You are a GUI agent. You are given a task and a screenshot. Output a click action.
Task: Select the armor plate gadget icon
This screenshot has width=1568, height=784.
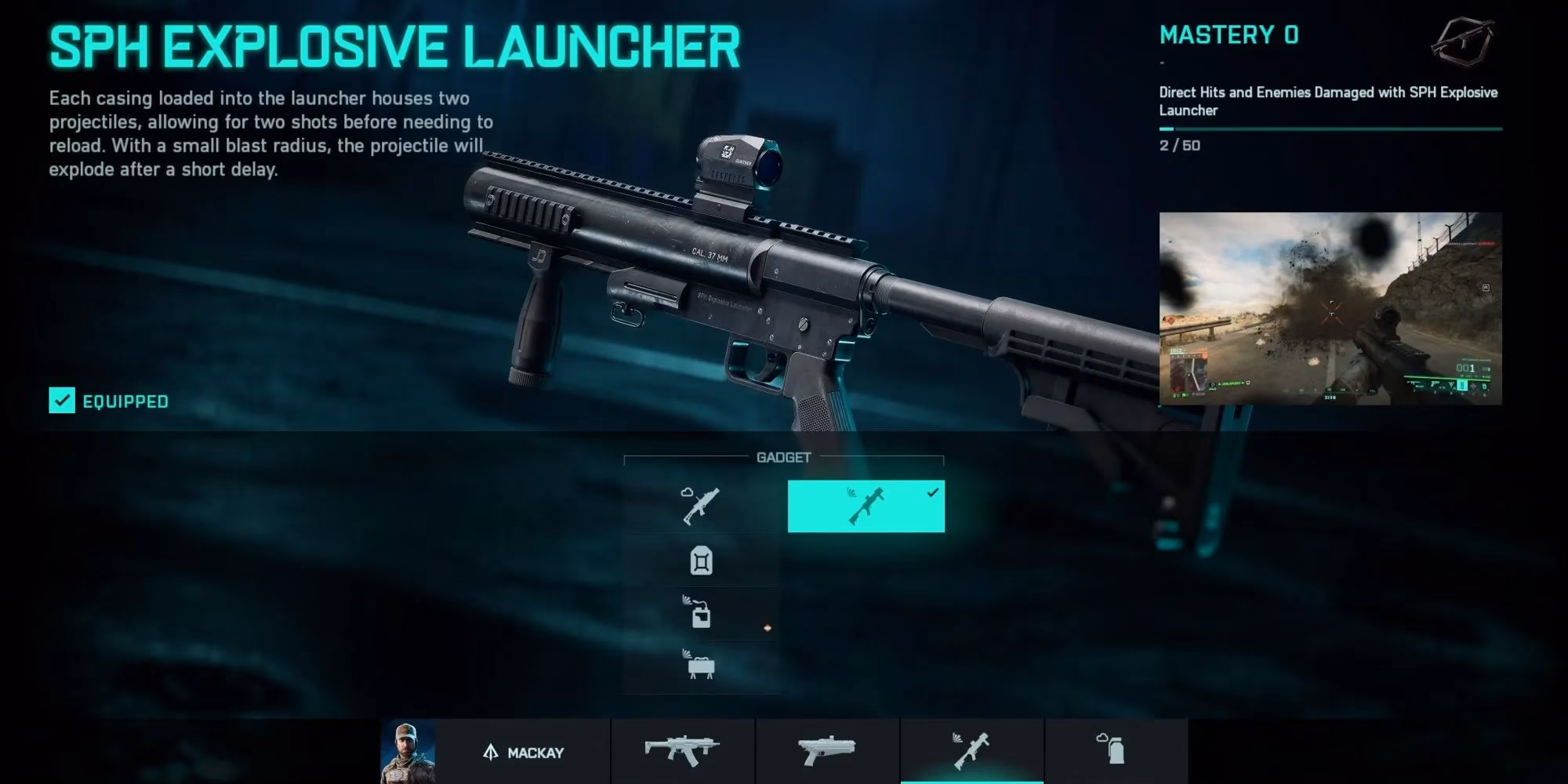click(700, 561)
